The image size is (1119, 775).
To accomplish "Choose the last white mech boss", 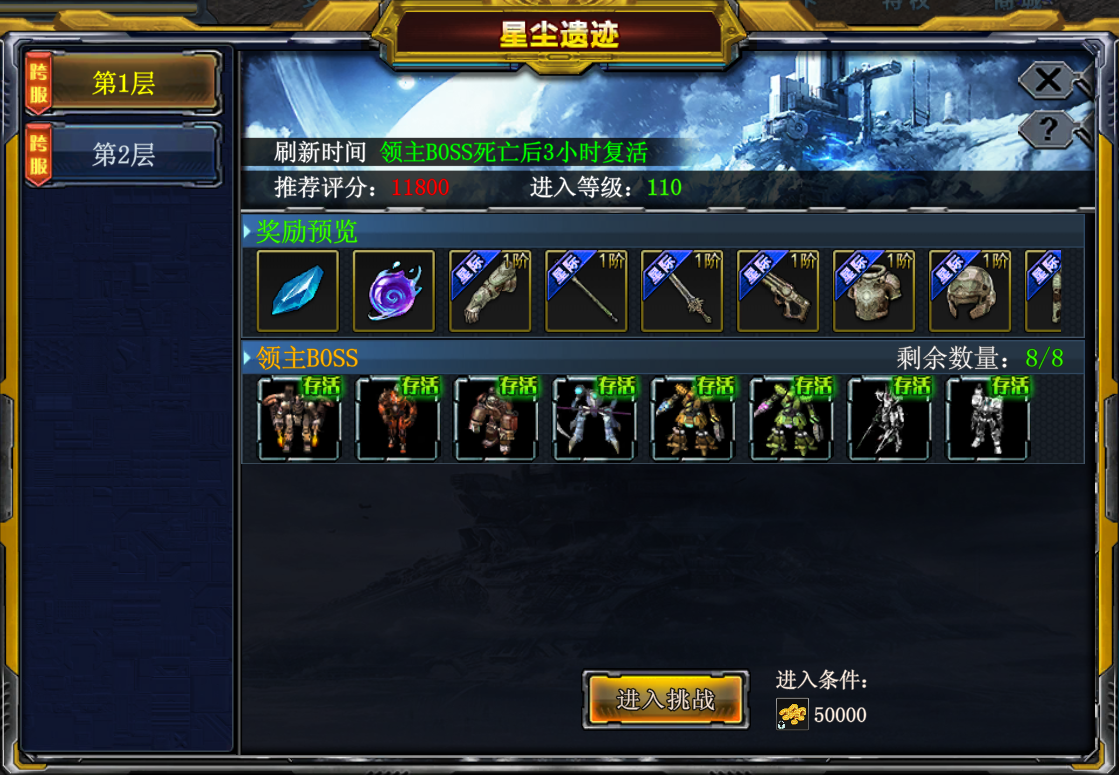I will [x=988, y=418].
